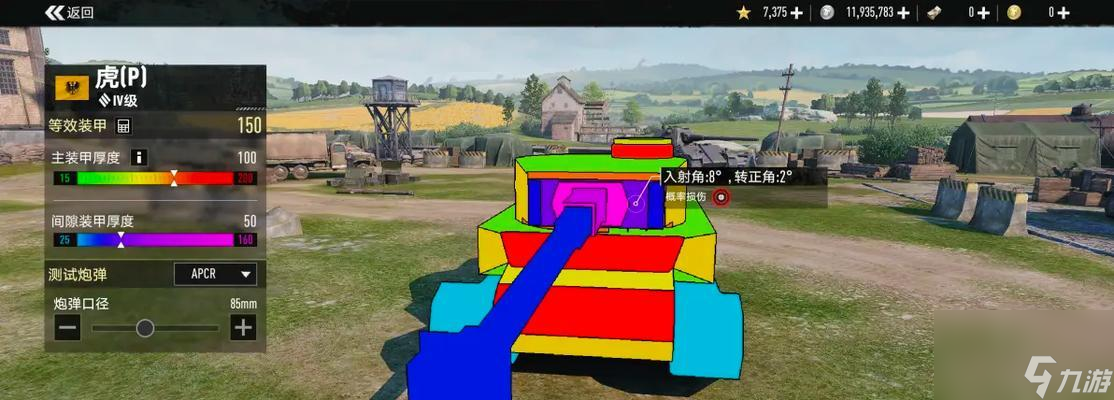The image size is (1114, 400).
Task: Click the main armor thickness color bar
Action: click(x=155, y=178)
